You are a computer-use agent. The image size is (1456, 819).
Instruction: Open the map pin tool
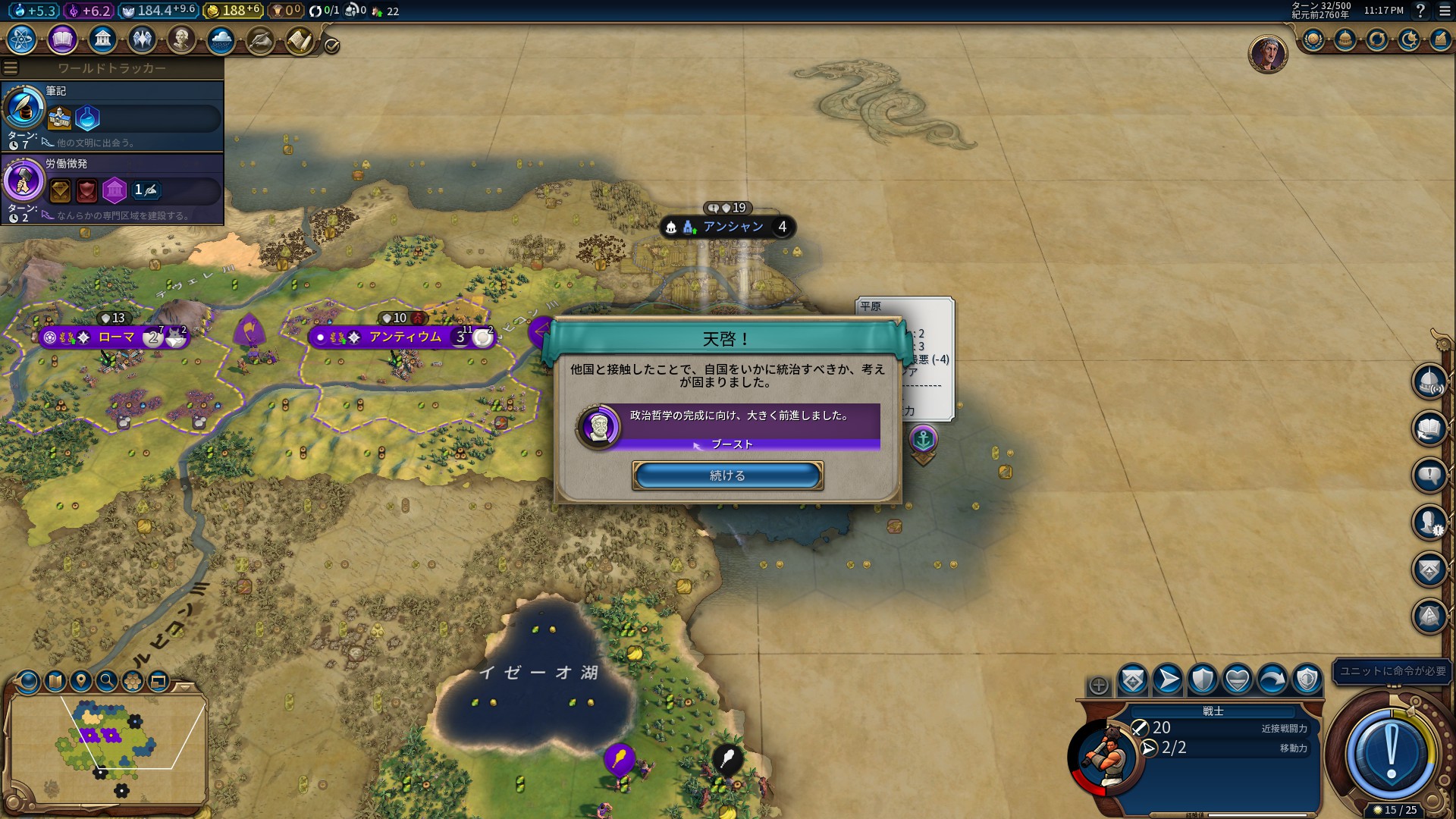[x=80, y=681]
